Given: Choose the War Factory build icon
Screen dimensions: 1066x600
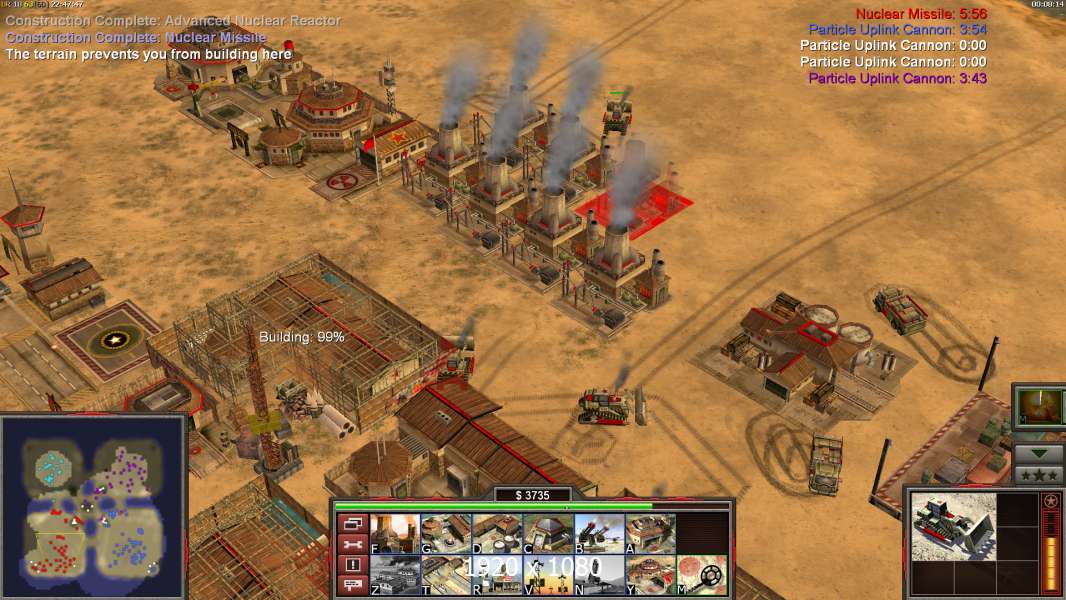Looking at the screenshot, I should [x=650, y=534].
